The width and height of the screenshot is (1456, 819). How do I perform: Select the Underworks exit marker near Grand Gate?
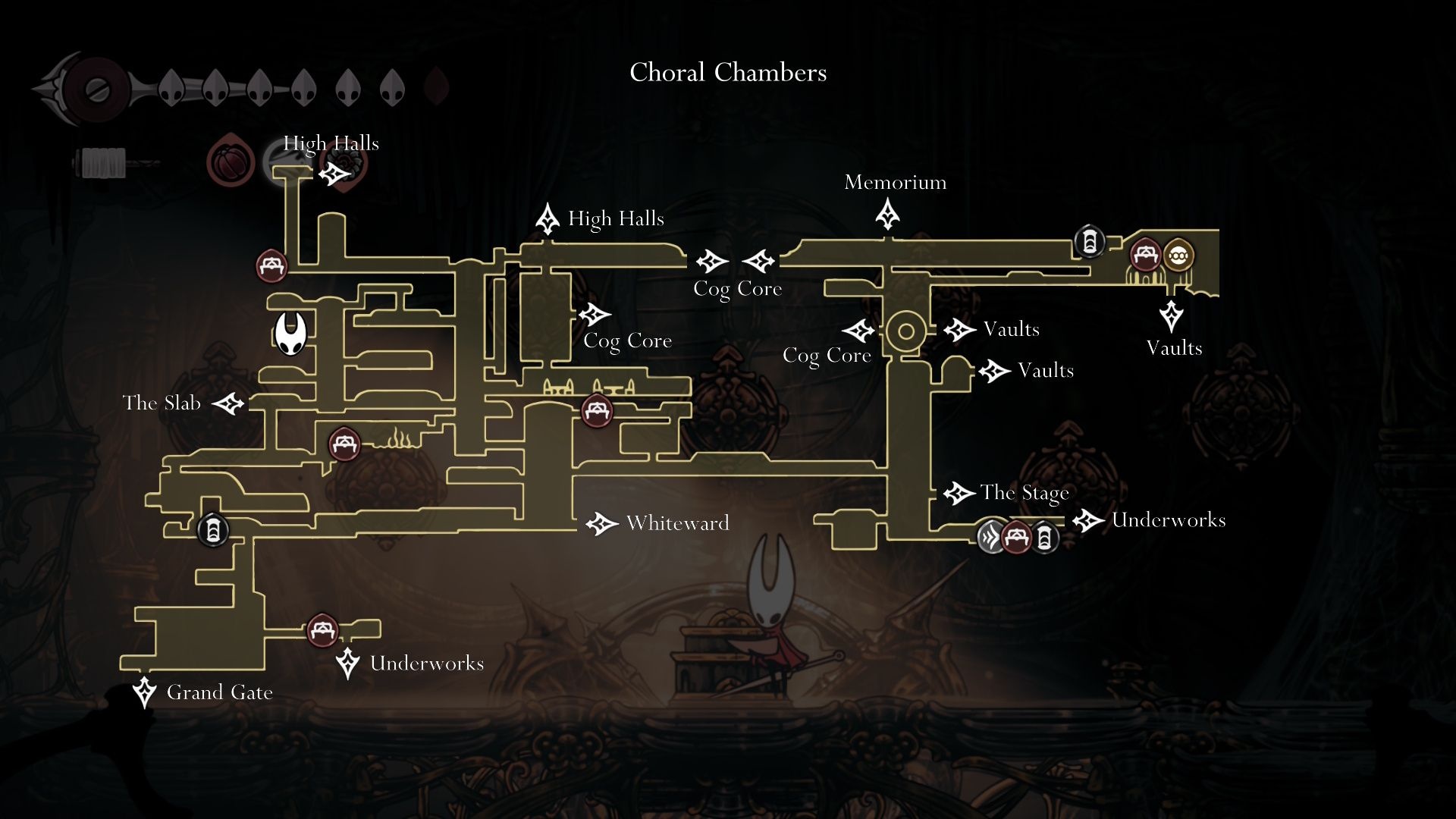[x=347, y=663]
